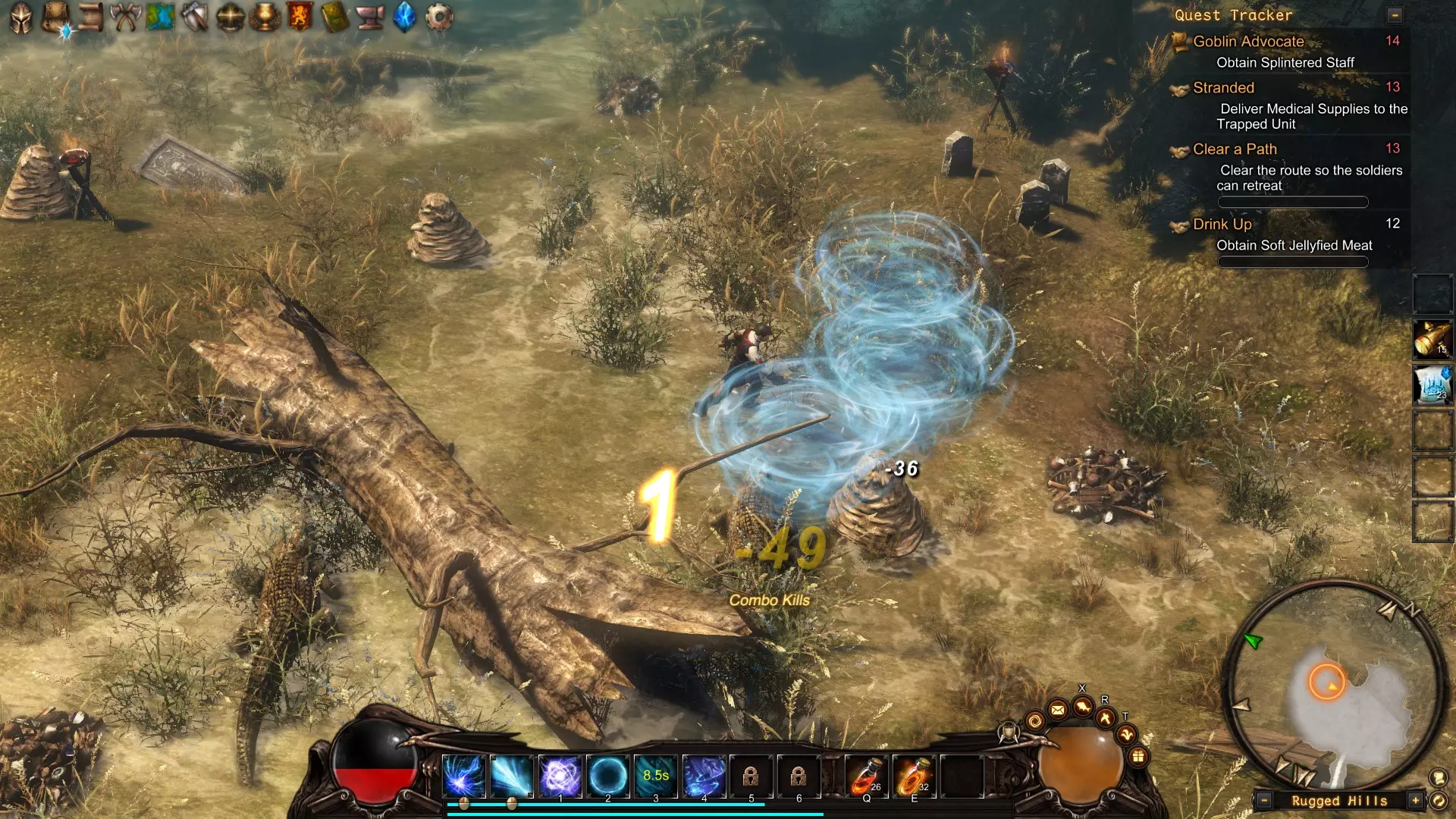This screenshot has width=1456, height=819.
Task: Open the lion banner guild icon
Action: point(300,17)
